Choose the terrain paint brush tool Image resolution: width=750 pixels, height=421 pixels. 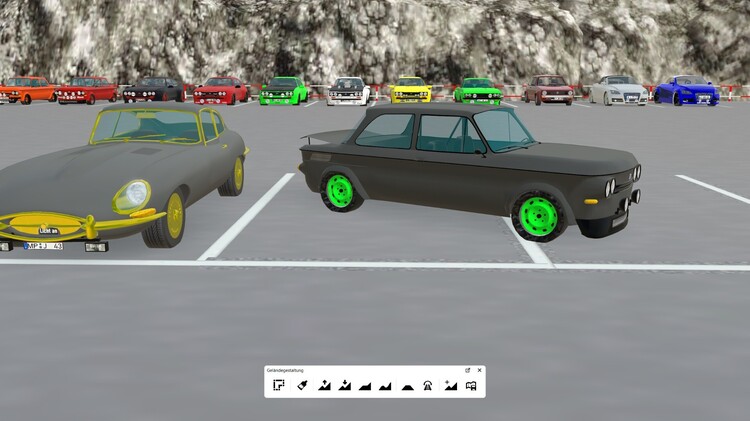[302, 385]
